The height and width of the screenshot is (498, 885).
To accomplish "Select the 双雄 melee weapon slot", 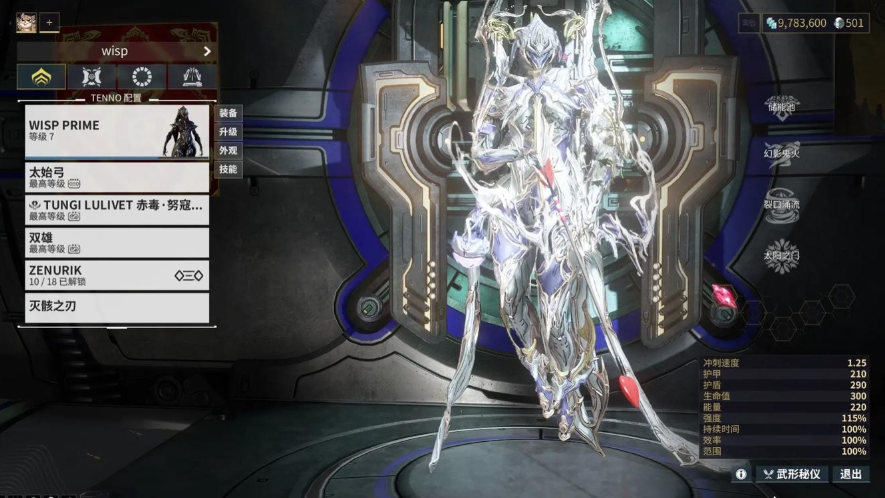I will point(116,242).
